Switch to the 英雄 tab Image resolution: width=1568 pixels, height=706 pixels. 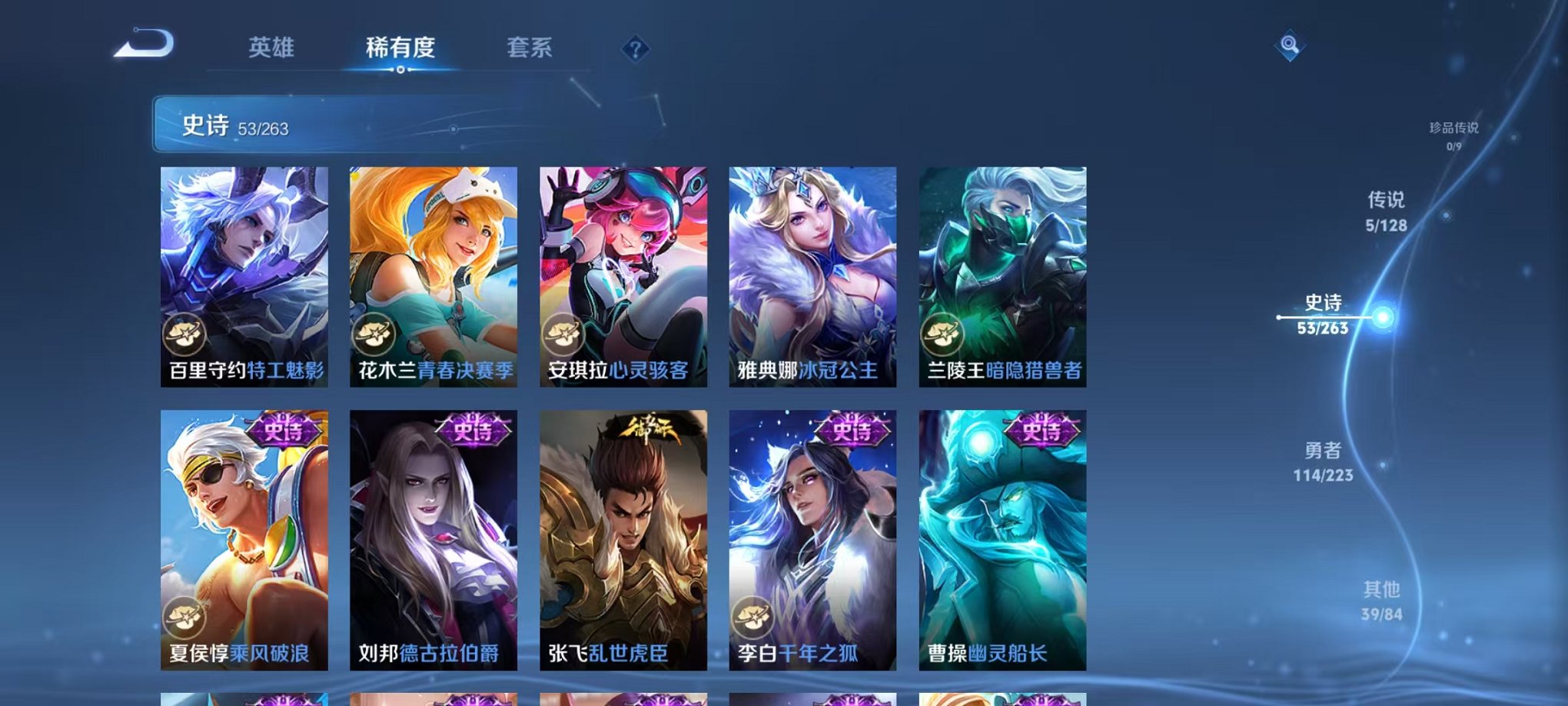273,46
